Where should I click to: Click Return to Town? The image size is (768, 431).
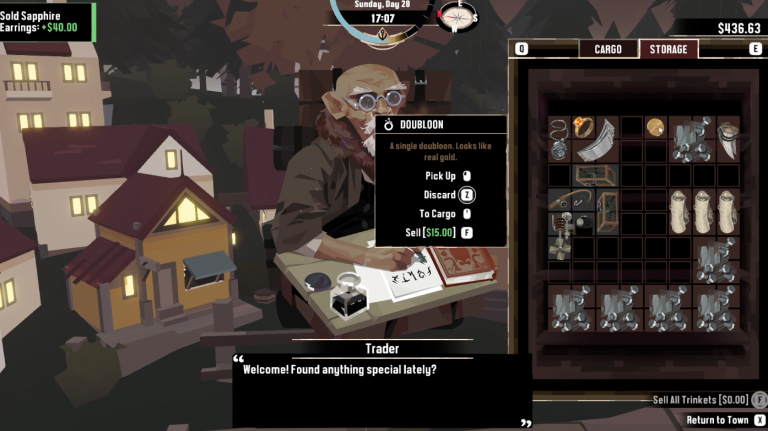717,420
